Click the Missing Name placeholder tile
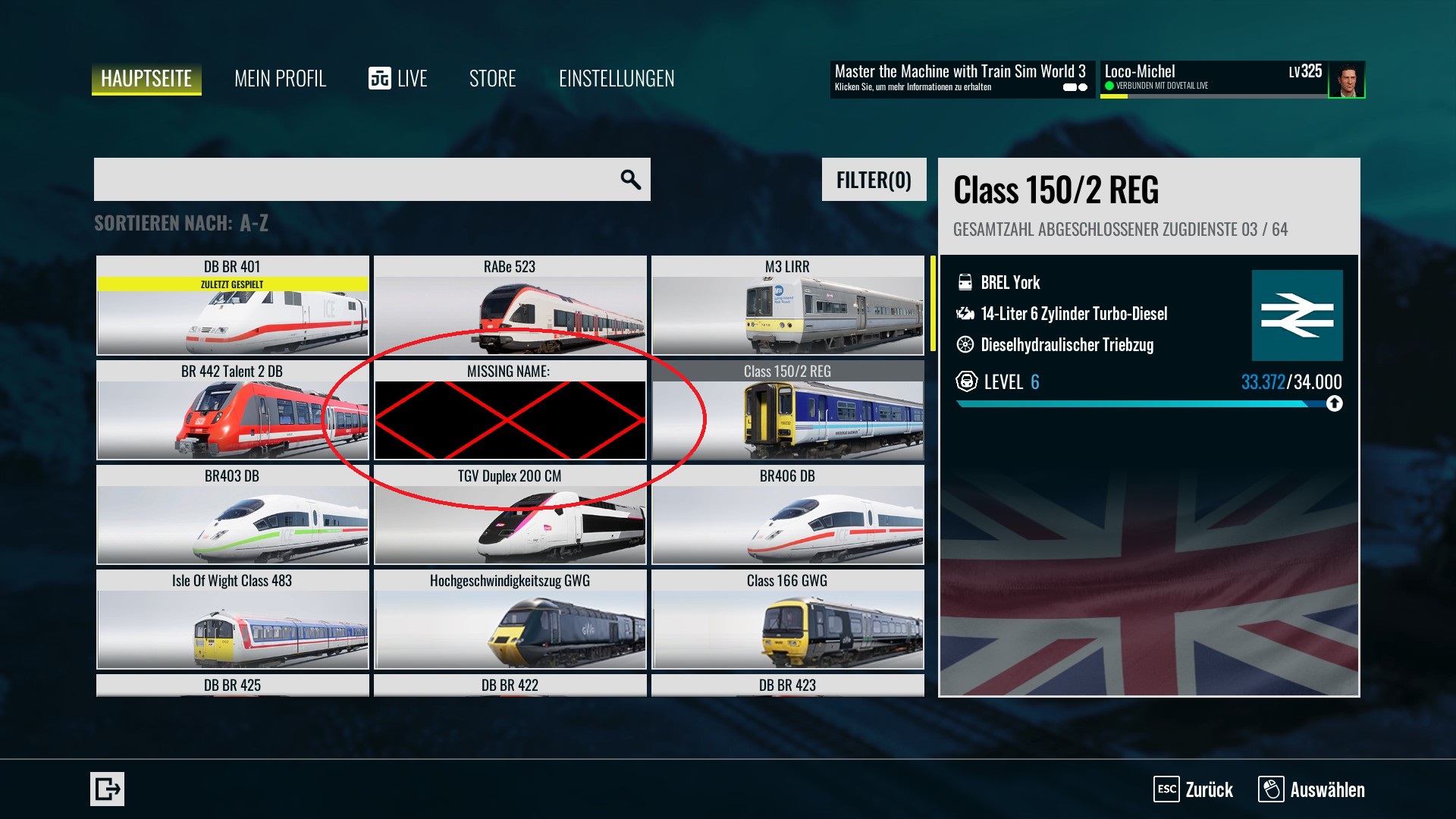Image resolution: width=1456 pixels, height=819 pixels. [x=510, y=410]
